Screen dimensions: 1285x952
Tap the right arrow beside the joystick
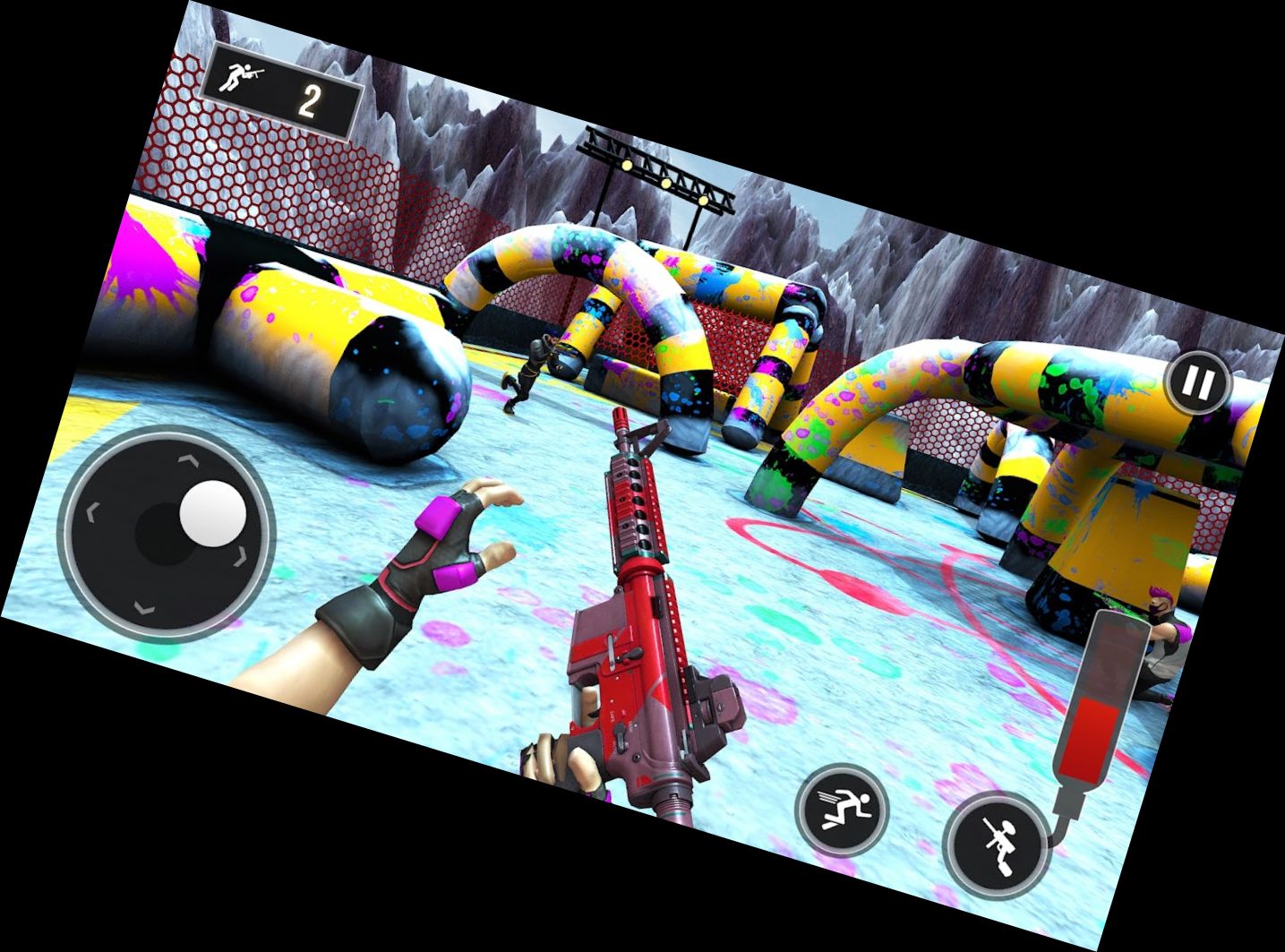[240, 557]
